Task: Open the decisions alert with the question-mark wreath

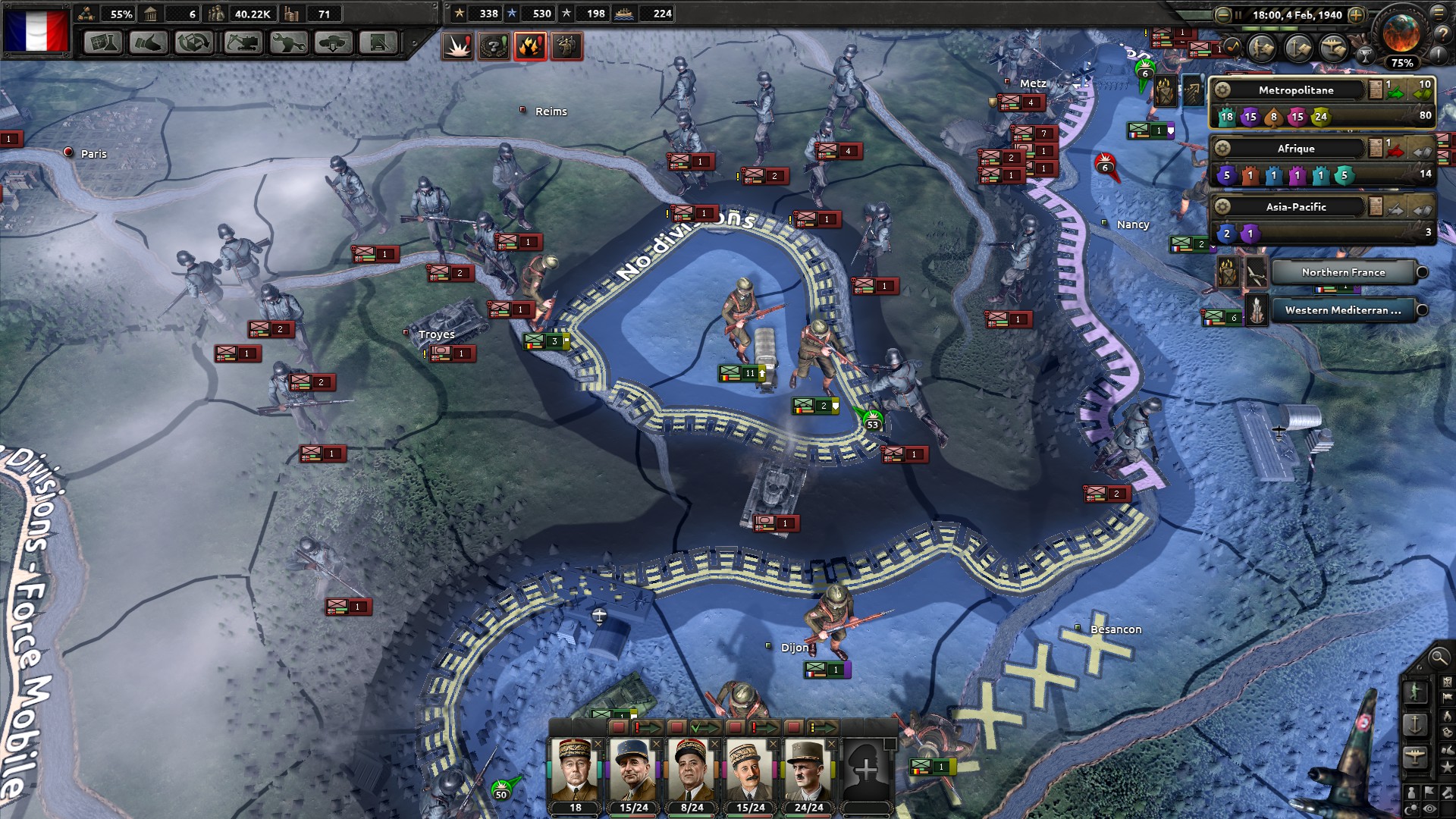Action: coord(493,46)
